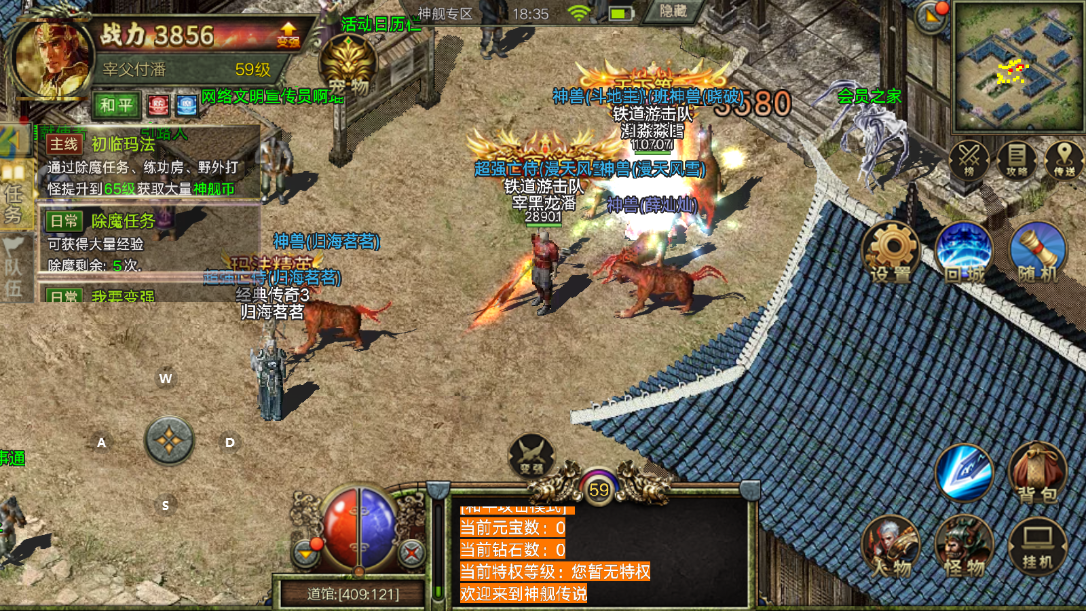Activate the 随机 random teleport scroll
This screenshot has width=1086, height=611.
[1037, 251]
